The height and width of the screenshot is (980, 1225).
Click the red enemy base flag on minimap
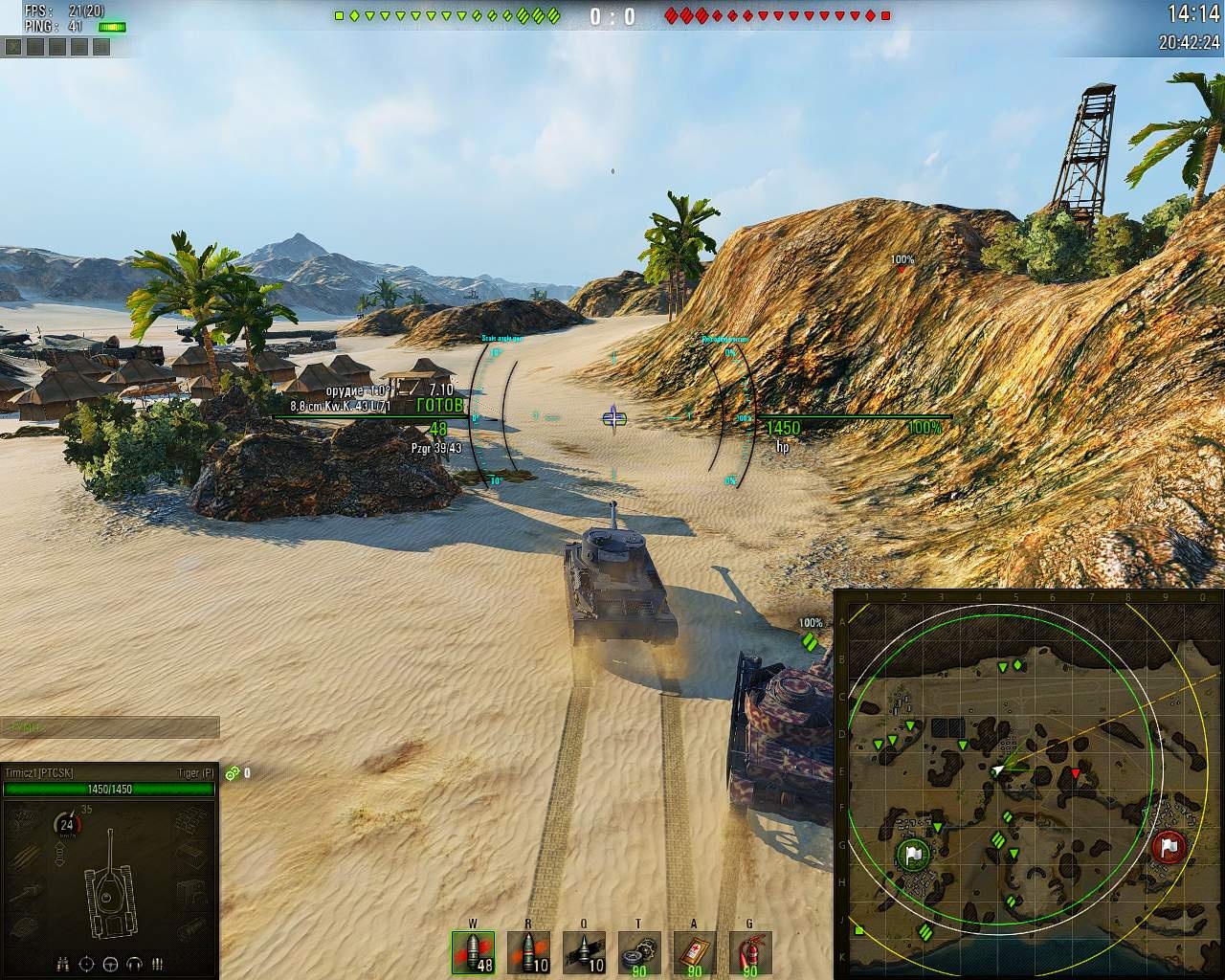tap(1169, 846)
